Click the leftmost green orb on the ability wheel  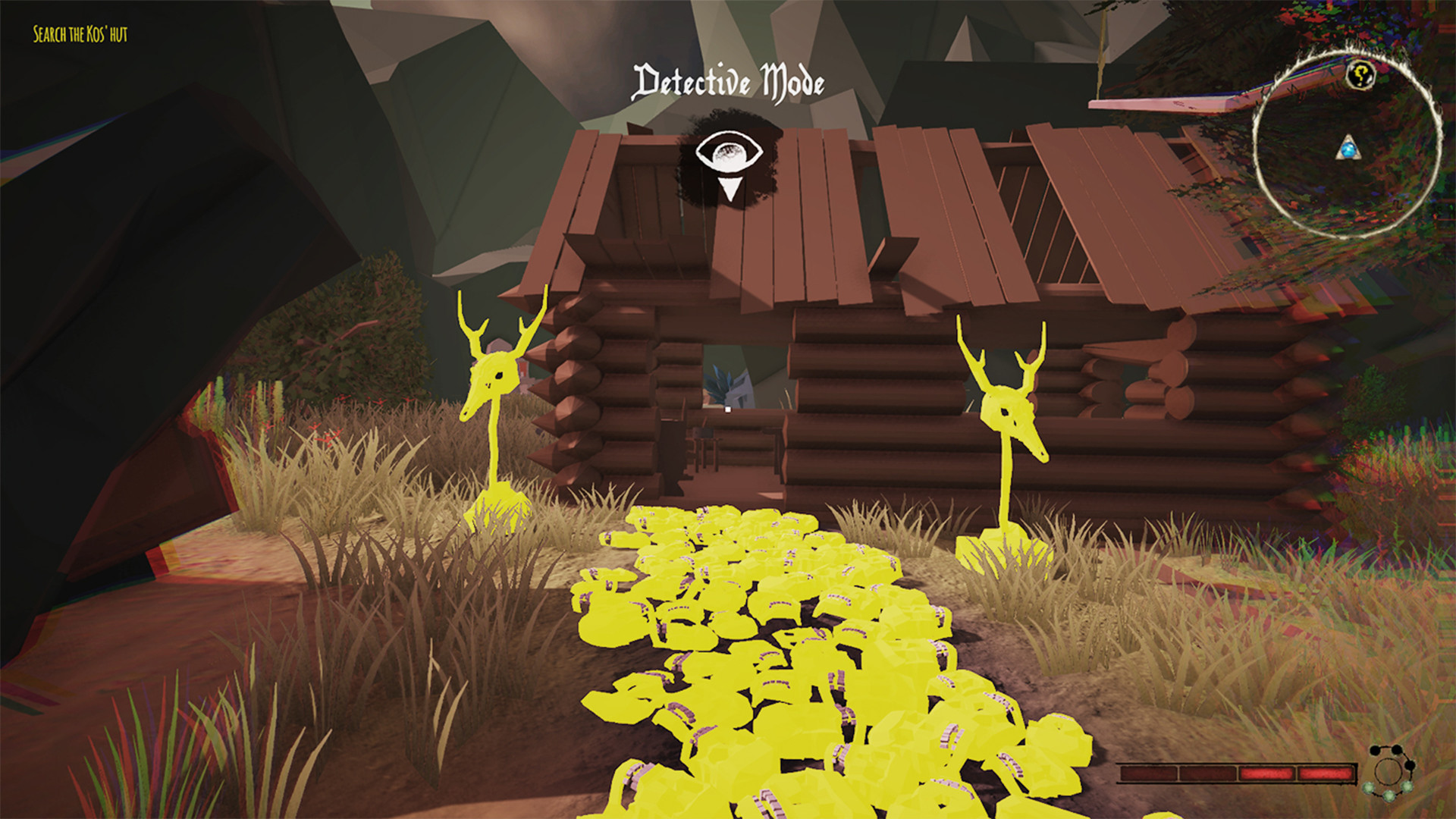pos(1367,787)
